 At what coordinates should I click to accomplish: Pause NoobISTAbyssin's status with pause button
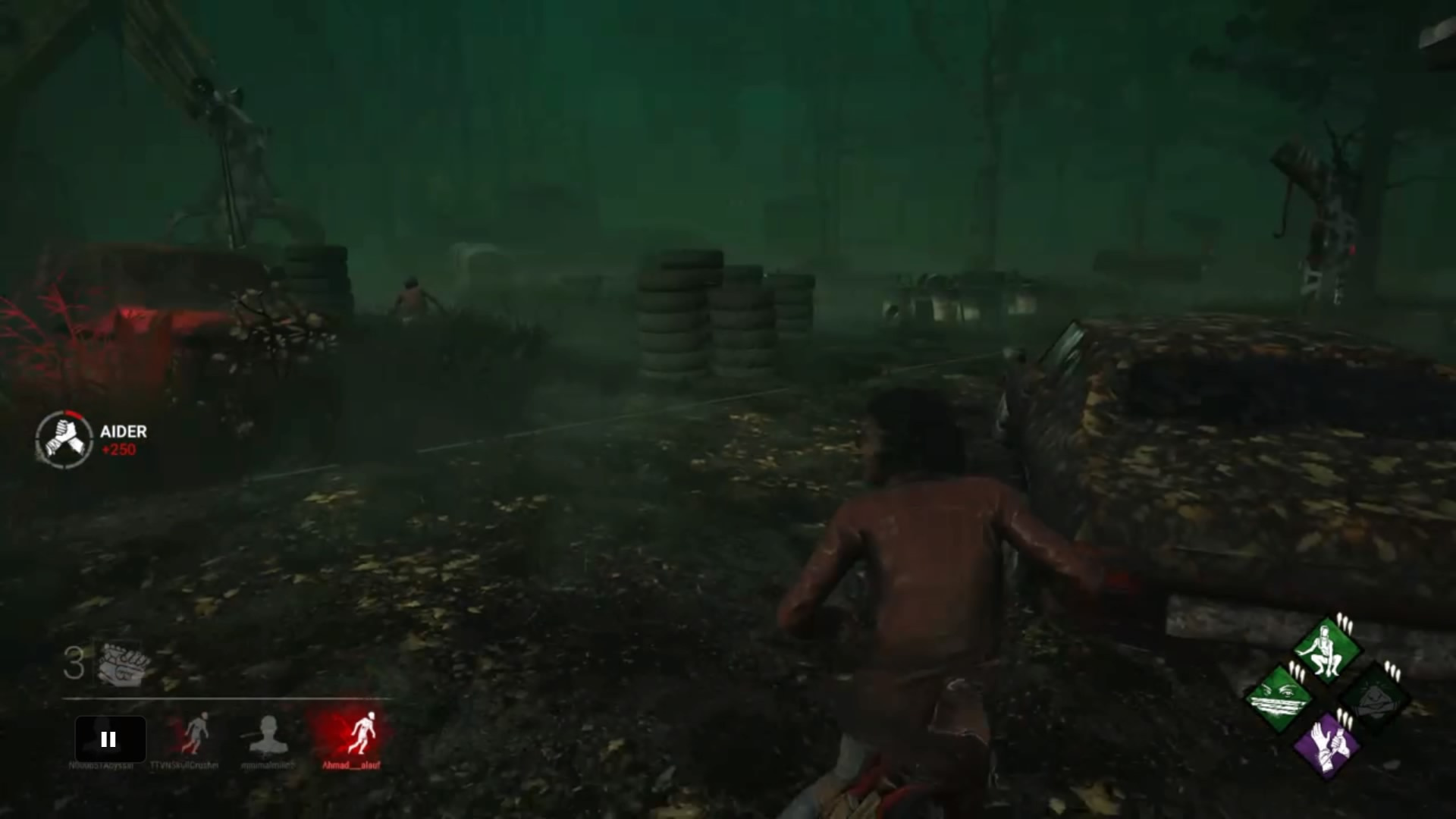[x=110, y=739]
